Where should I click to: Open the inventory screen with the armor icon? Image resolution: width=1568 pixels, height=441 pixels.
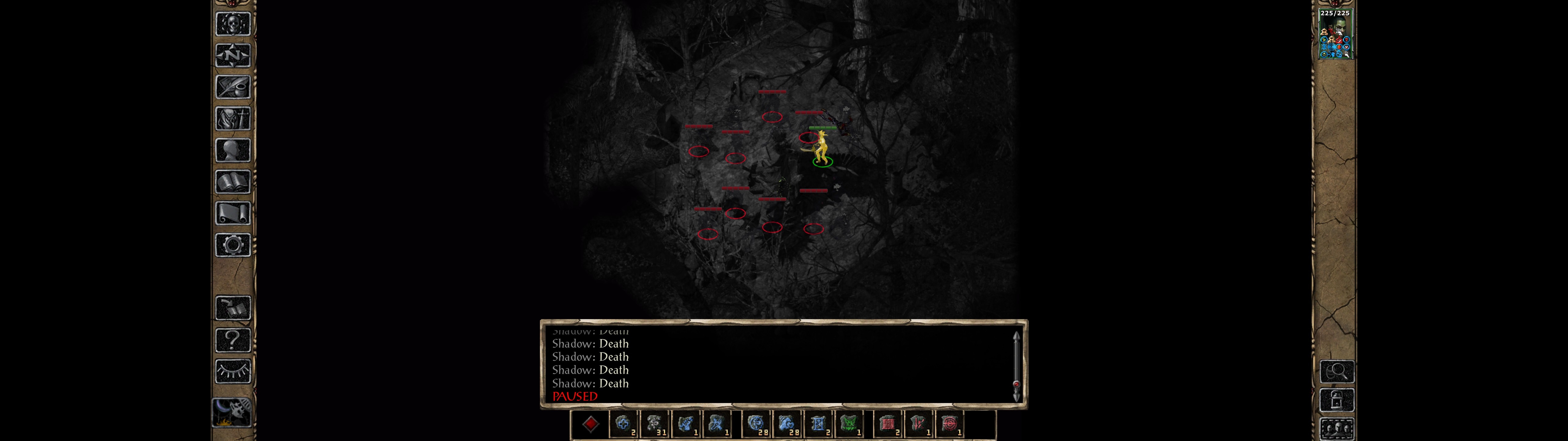tap(233, 119)
